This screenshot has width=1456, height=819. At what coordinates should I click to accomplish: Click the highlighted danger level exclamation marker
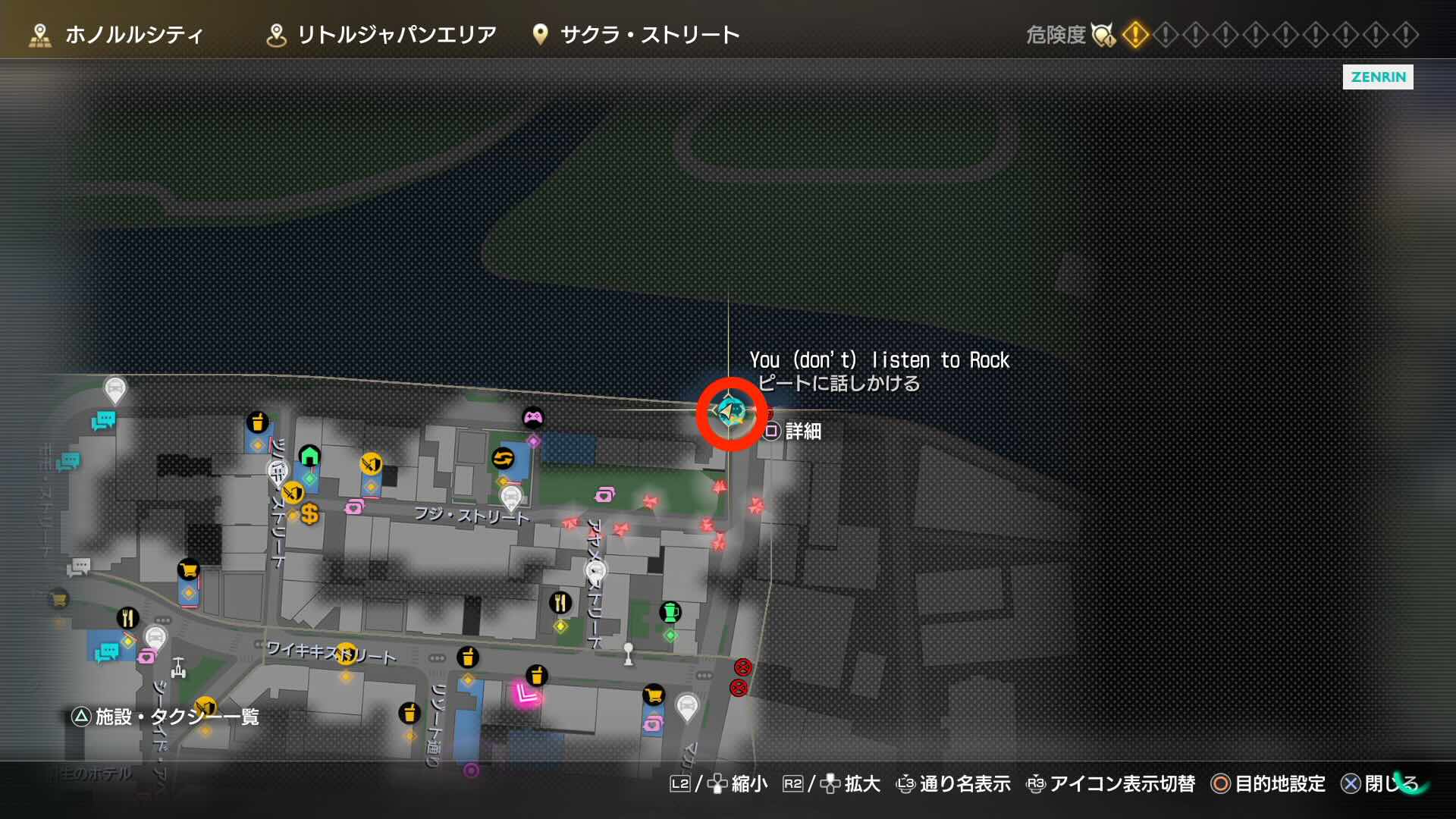pyautogui.click(x=1135, y=33)
